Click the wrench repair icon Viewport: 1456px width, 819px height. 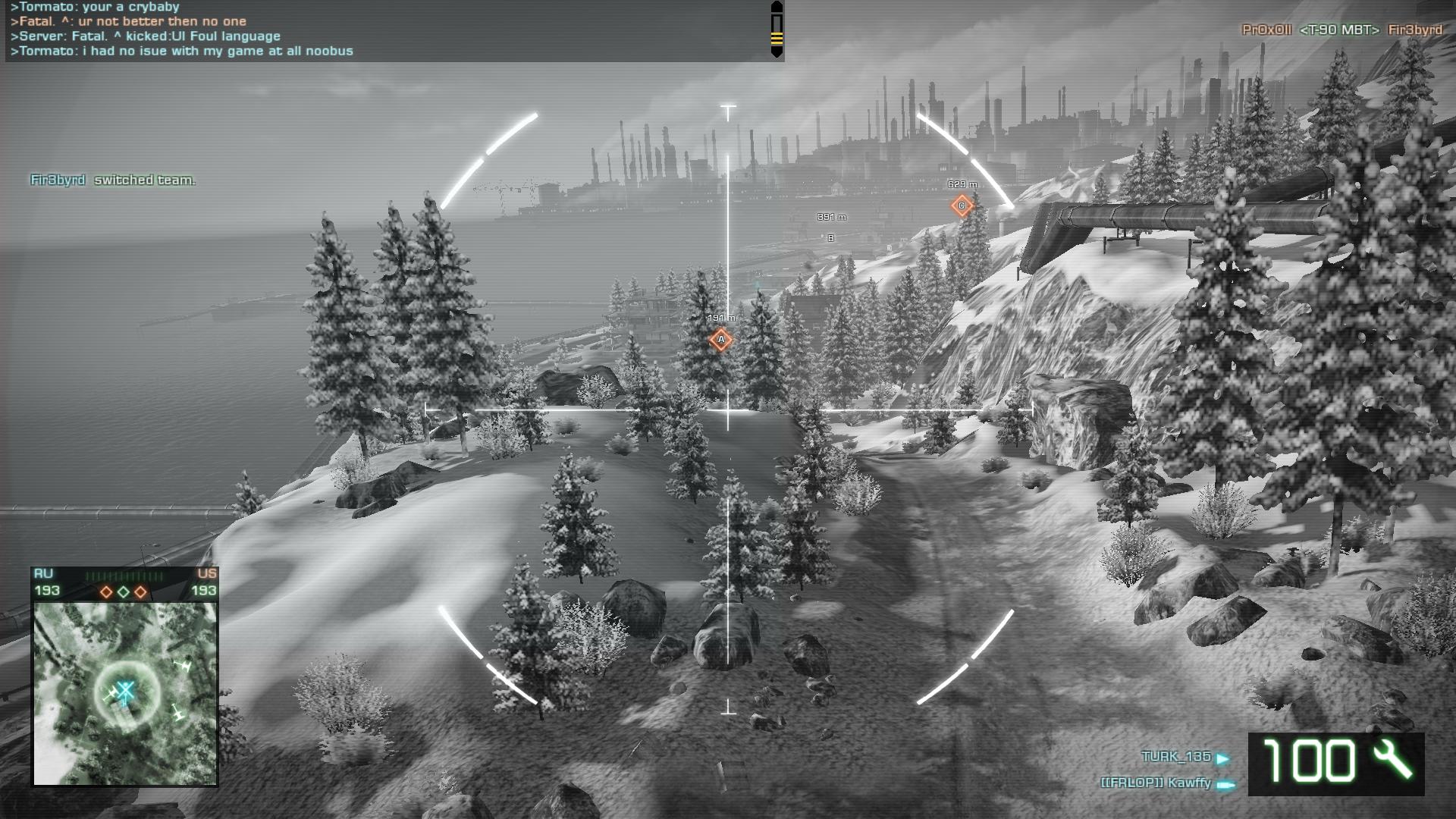point(1392,761)
